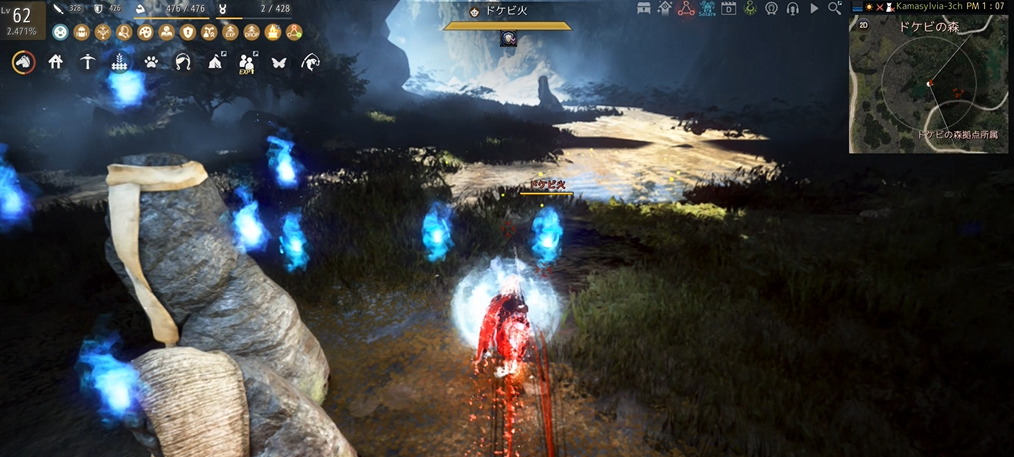
Task: Select the garden fence farming icon
Action: [x=120, y=62]
